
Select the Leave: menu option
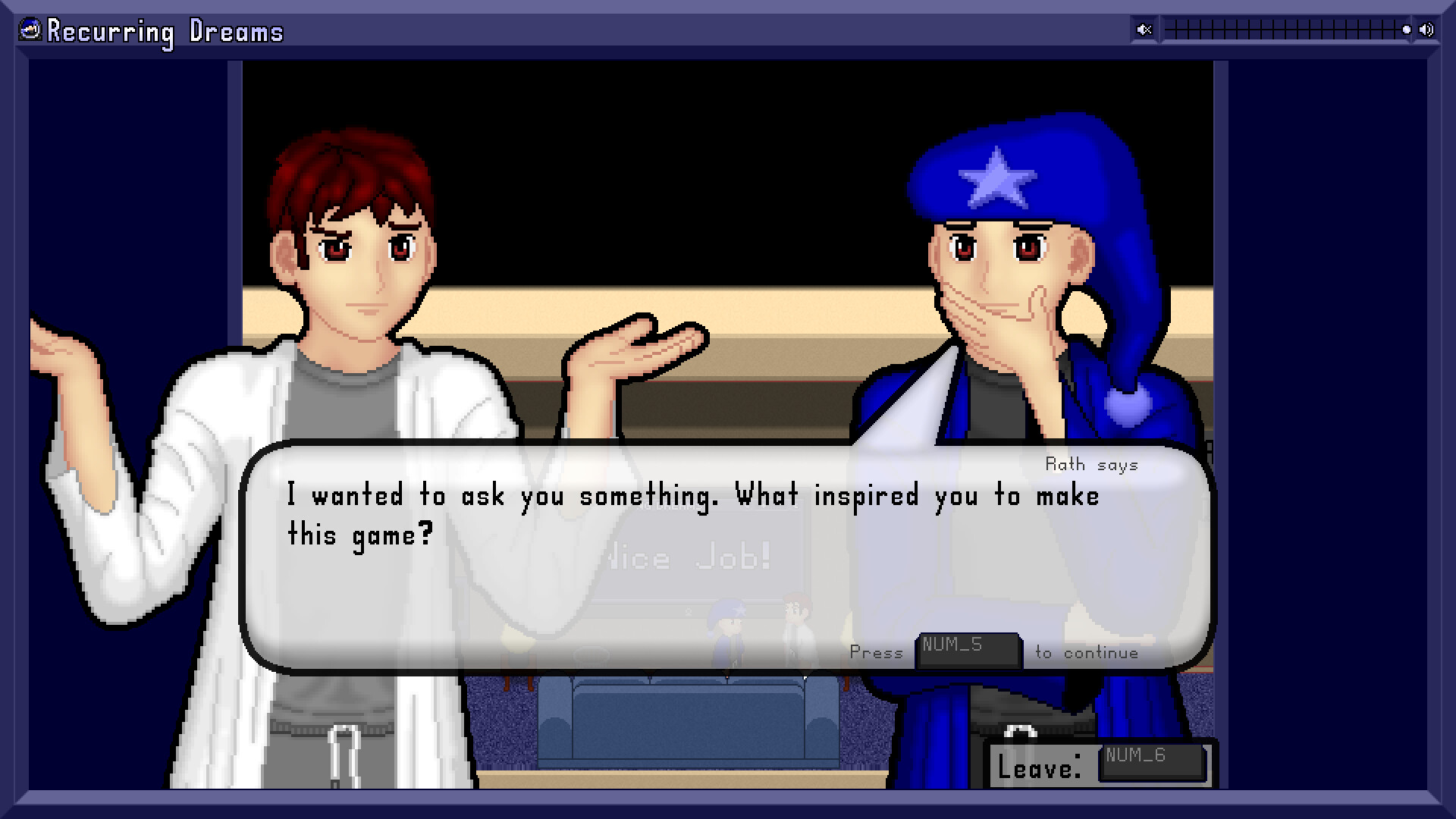coord(1039,767)
